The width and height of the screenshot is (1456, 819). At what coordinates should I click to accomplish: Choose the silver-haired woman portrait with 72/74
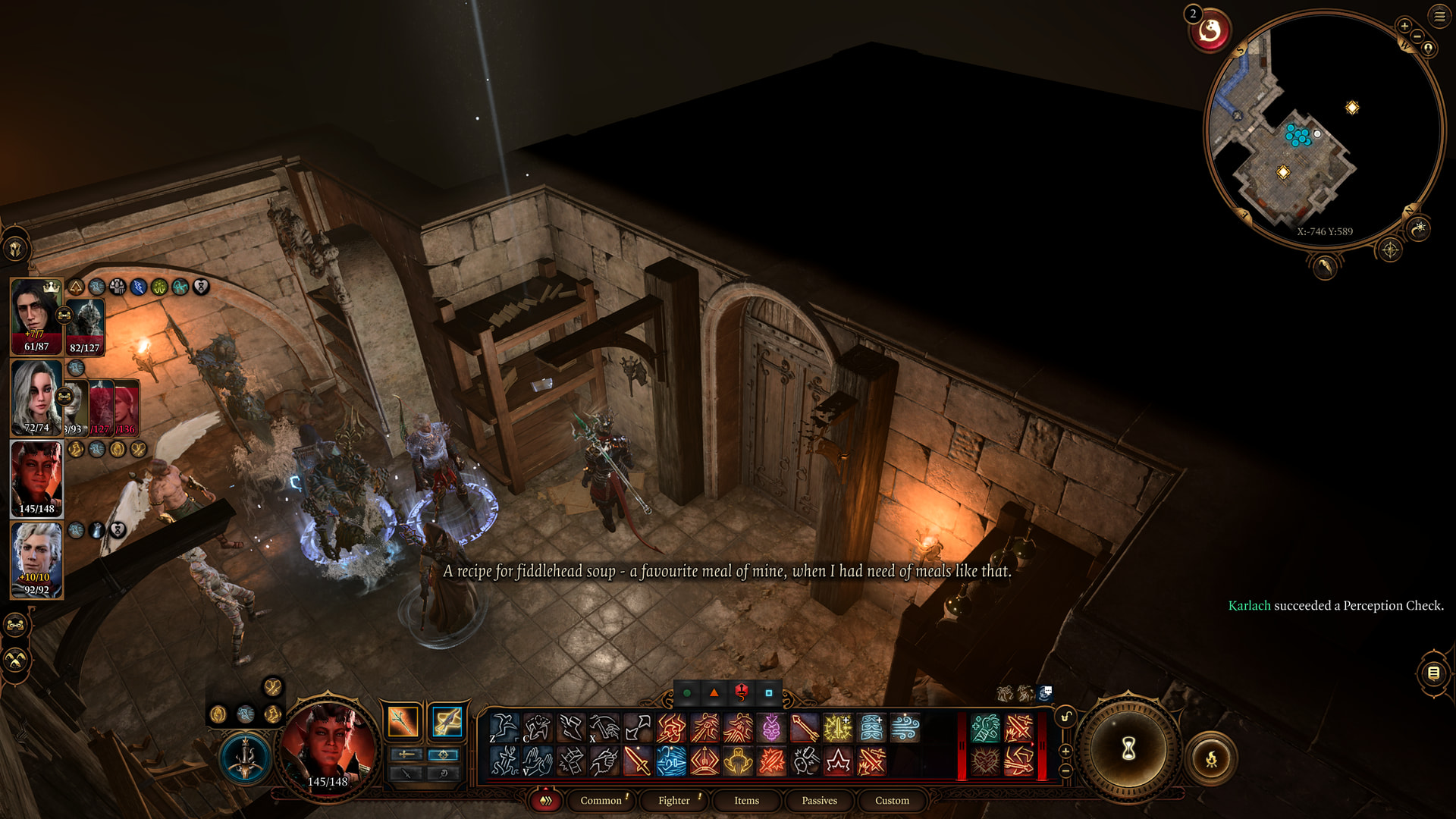(x=36, y=397)
